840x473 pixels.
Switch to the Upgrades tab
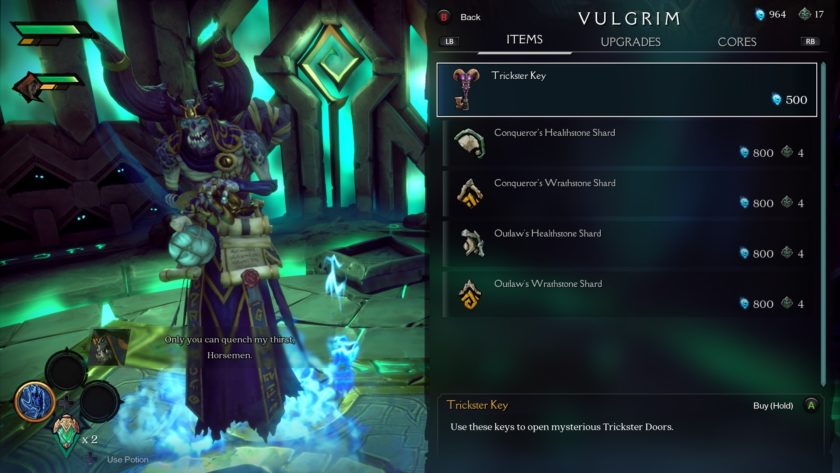point(630,42)
